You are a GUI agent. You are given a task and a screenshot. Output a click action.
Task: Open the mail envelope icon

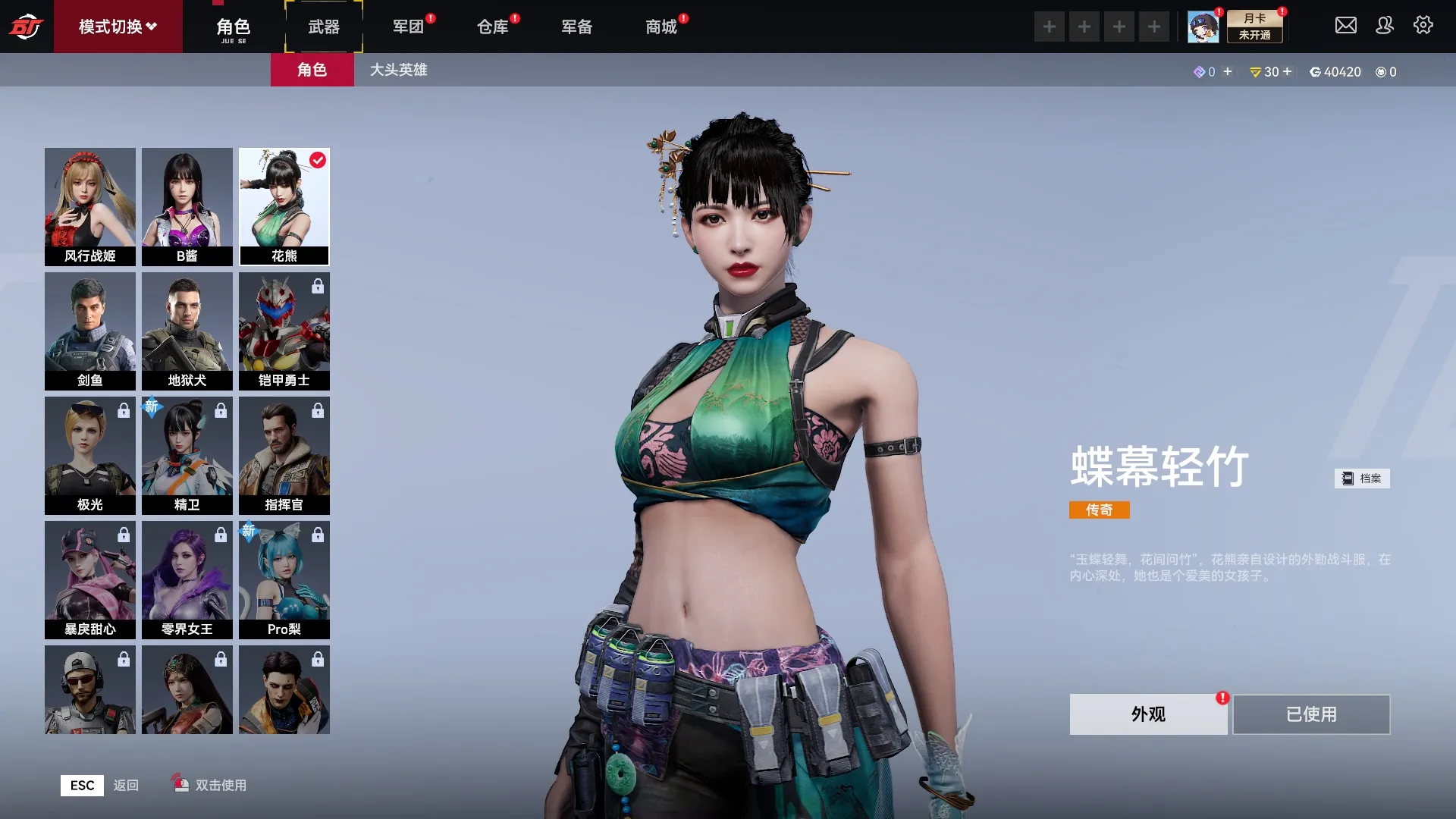click(x=1346, y=26)
